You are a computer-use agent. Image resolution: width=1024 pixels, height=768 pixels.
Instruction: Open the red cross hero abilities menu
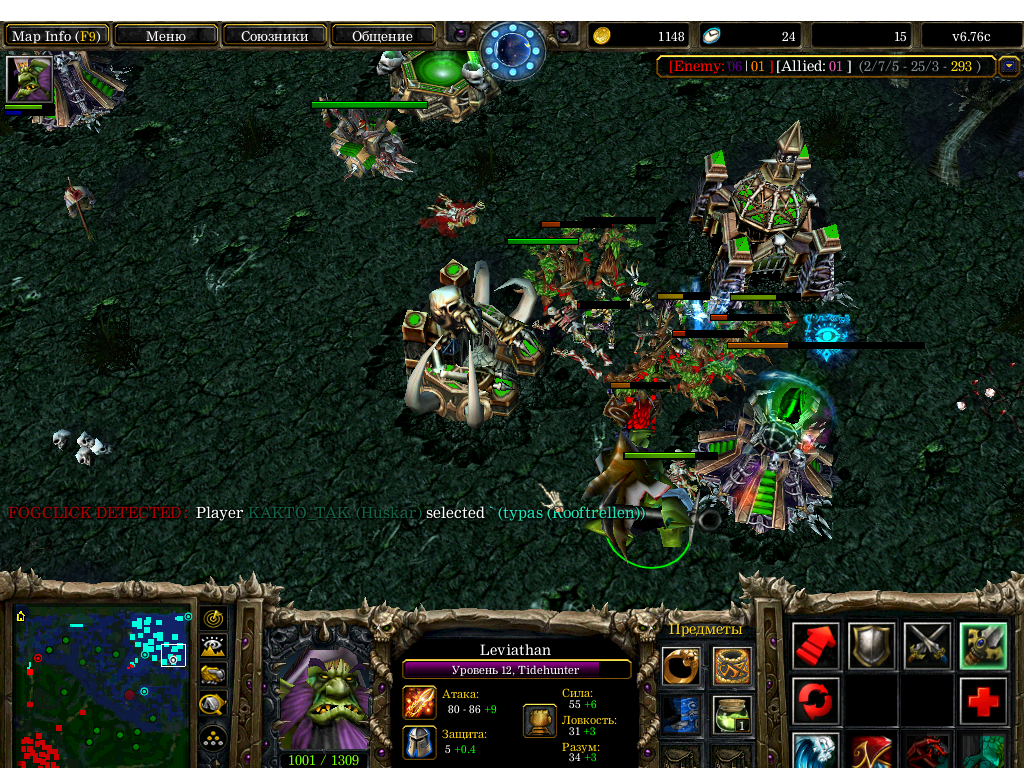tap(984, 701)
